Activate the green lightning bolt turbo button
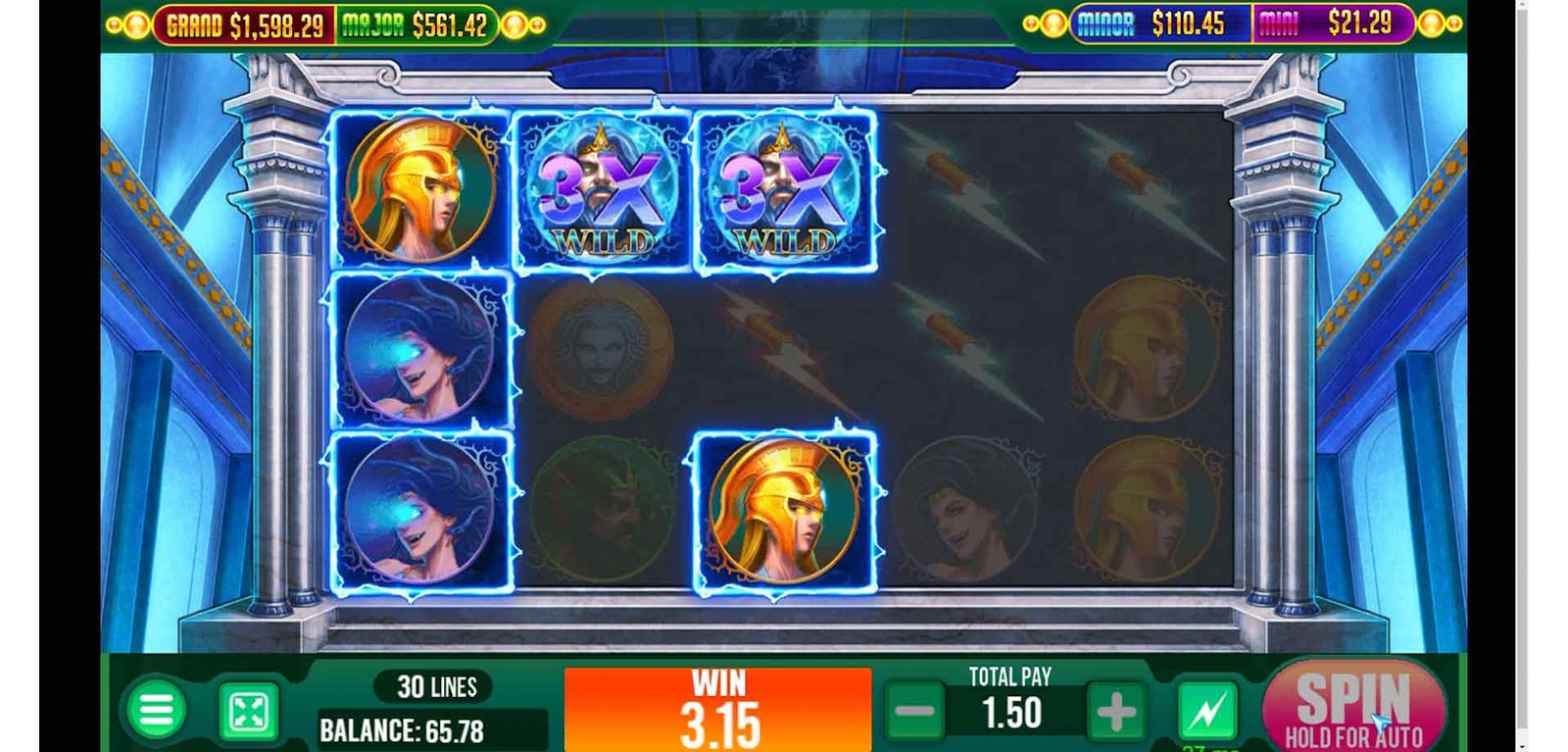 (1206, 711)
